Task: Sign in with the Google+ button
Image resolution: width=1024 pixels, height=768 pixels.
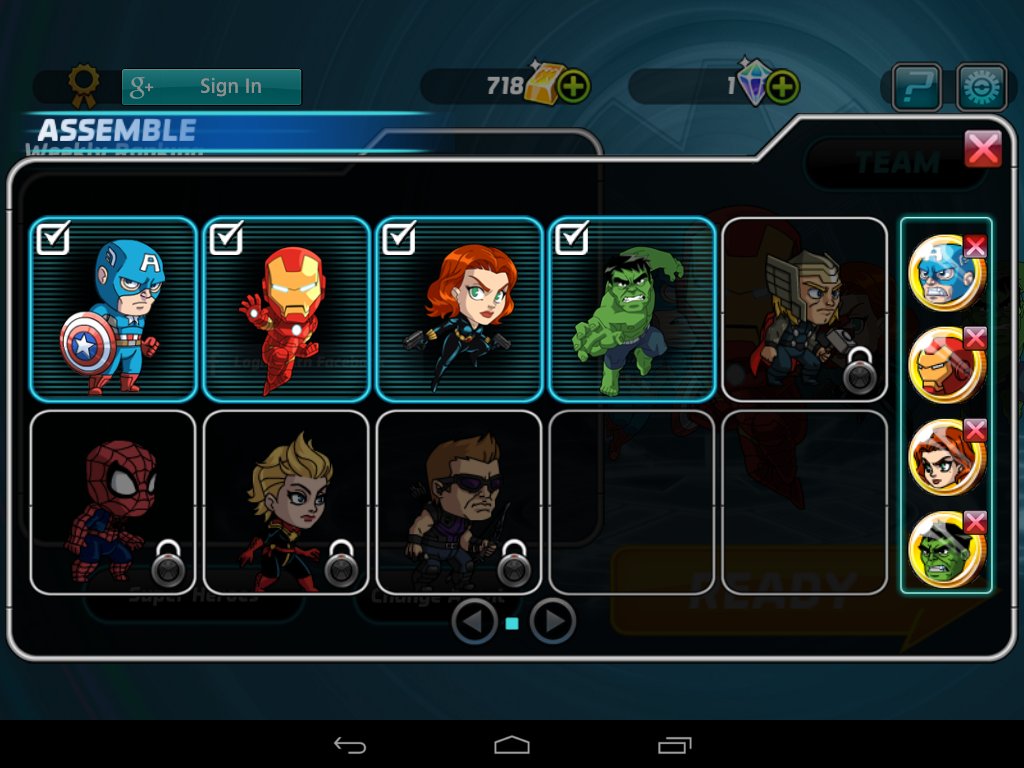Action: pos(211,87)
